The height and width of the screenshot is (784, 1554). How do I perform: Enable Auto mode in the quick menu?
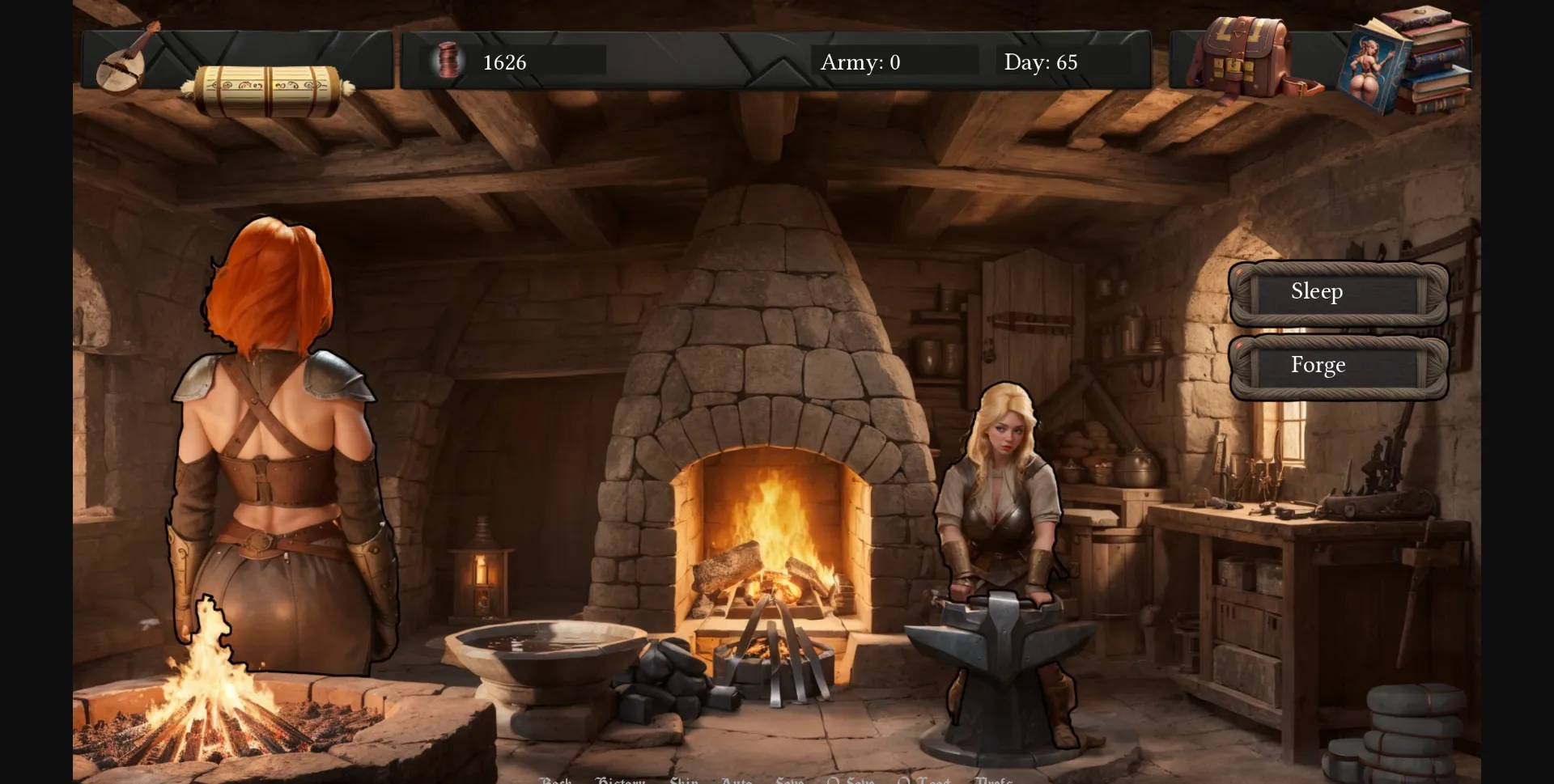[x=737, y=780]
